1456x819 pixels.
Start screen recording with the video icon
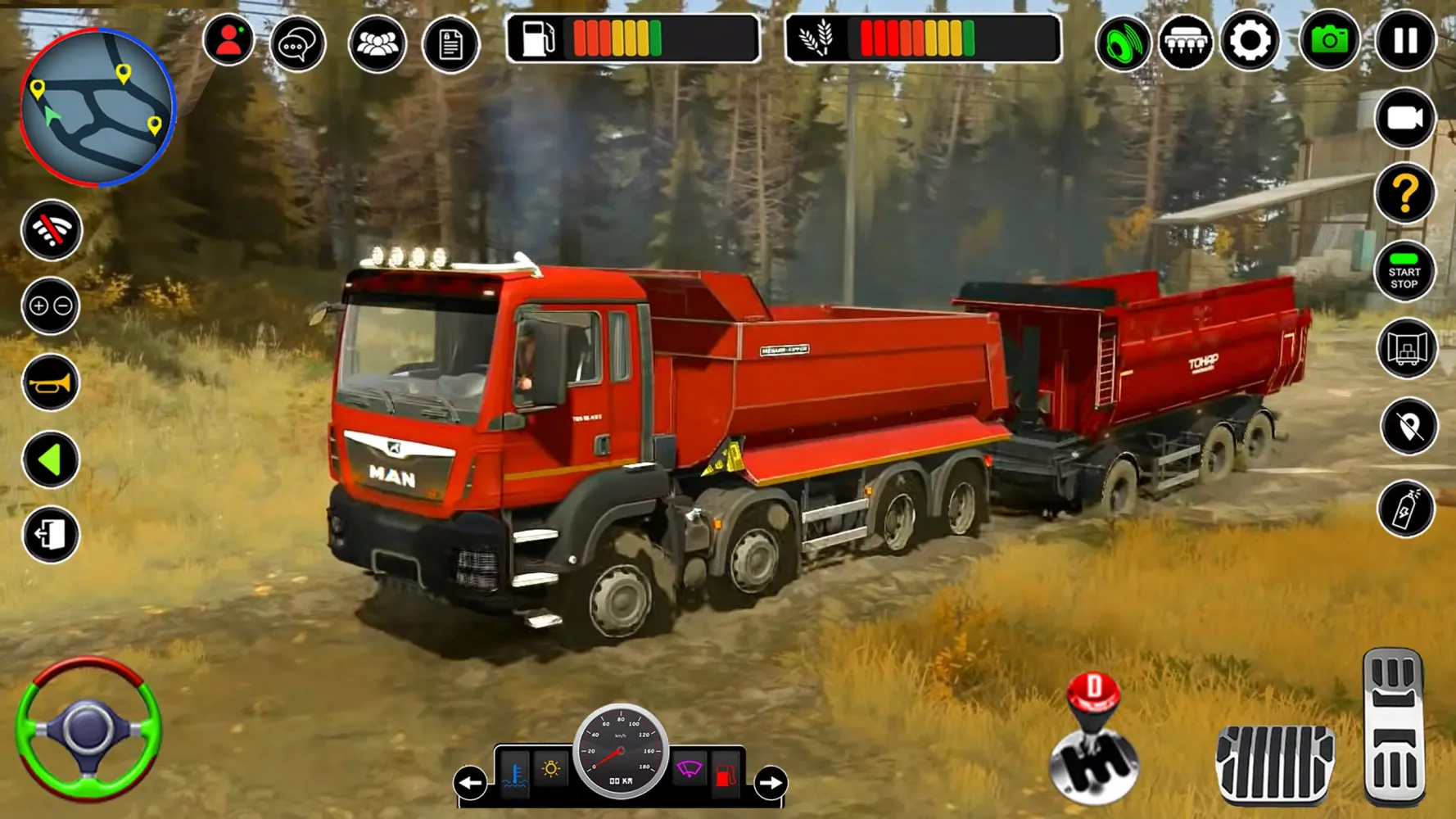click(1404, 120)
